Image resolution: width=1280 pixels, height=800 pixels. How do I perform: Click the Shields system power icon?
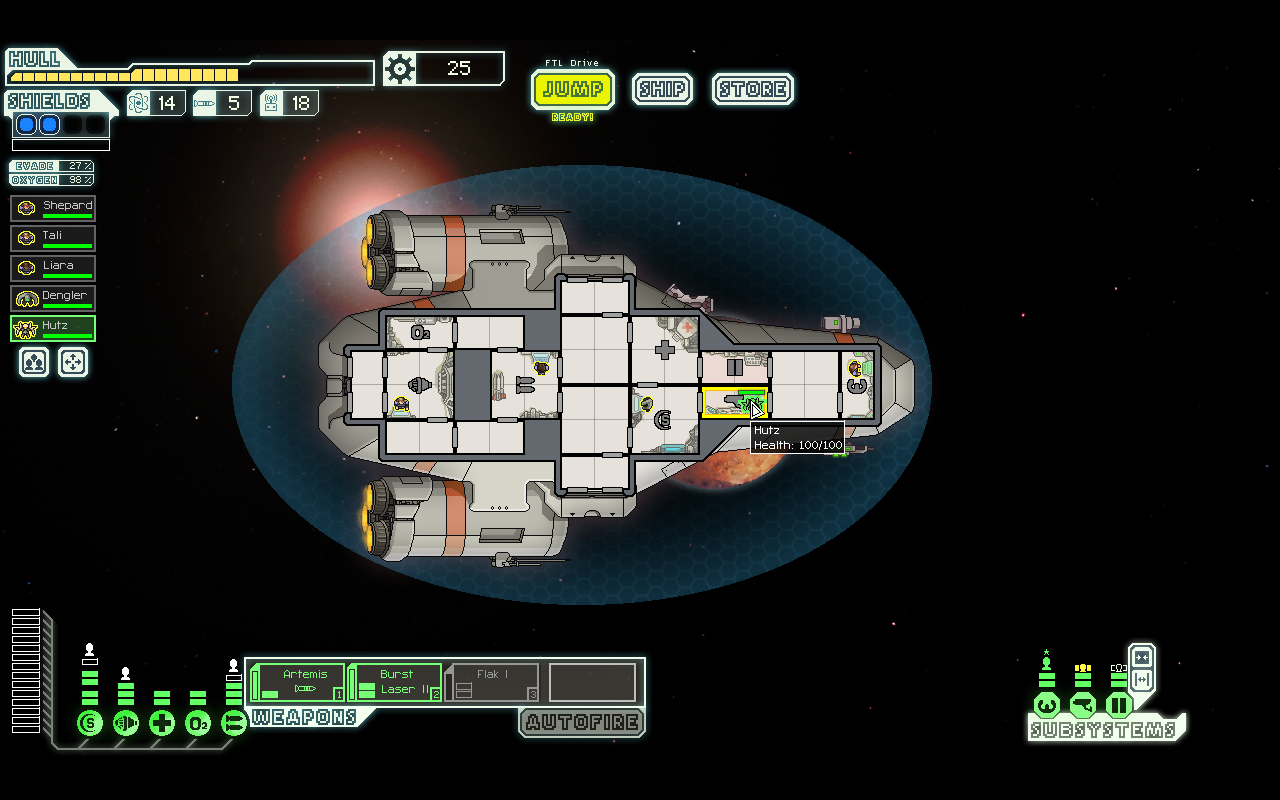[88, 722]
